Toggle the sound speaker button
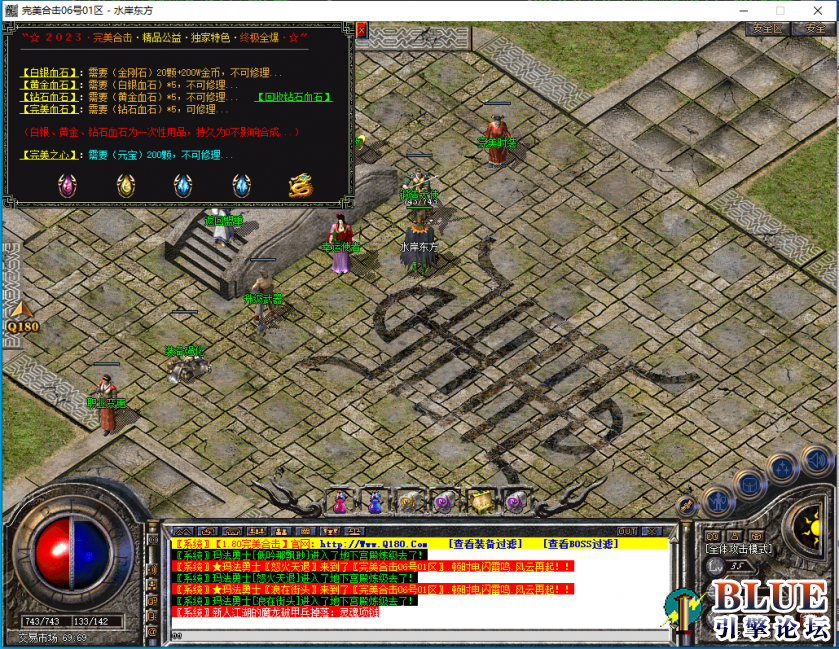The width and height of the screenshot is (839, 649). (x=817, y=461)
